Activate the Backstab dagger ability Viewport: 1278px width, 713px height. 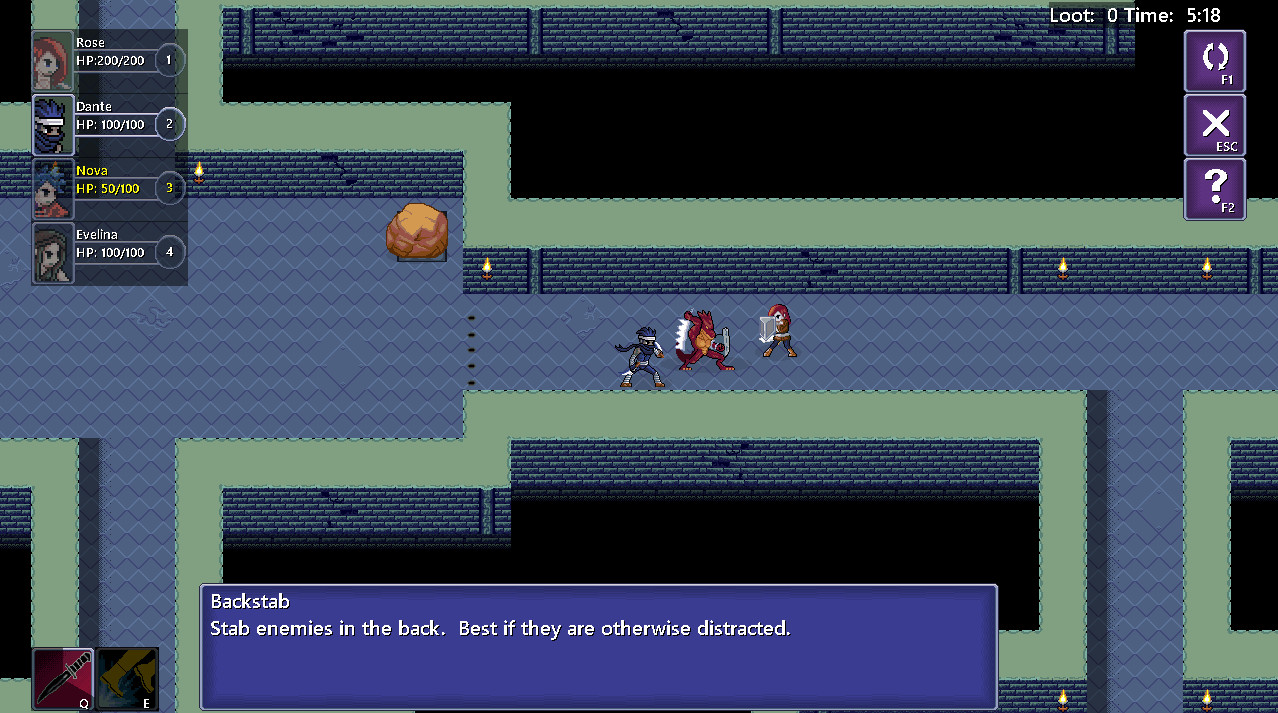(x=63, y=679)
